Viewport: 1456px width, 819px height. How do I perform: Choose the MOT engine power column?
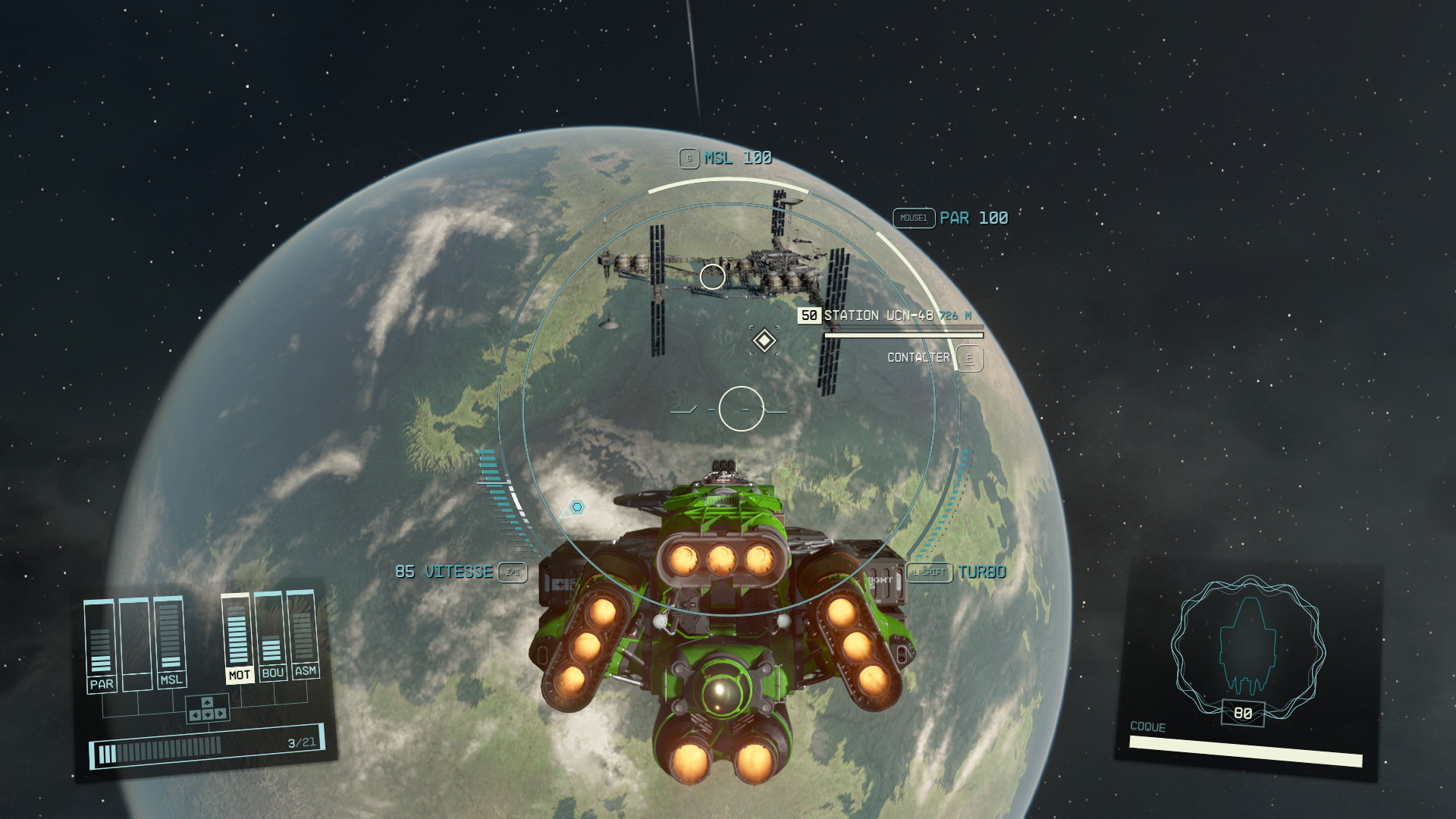238,638
